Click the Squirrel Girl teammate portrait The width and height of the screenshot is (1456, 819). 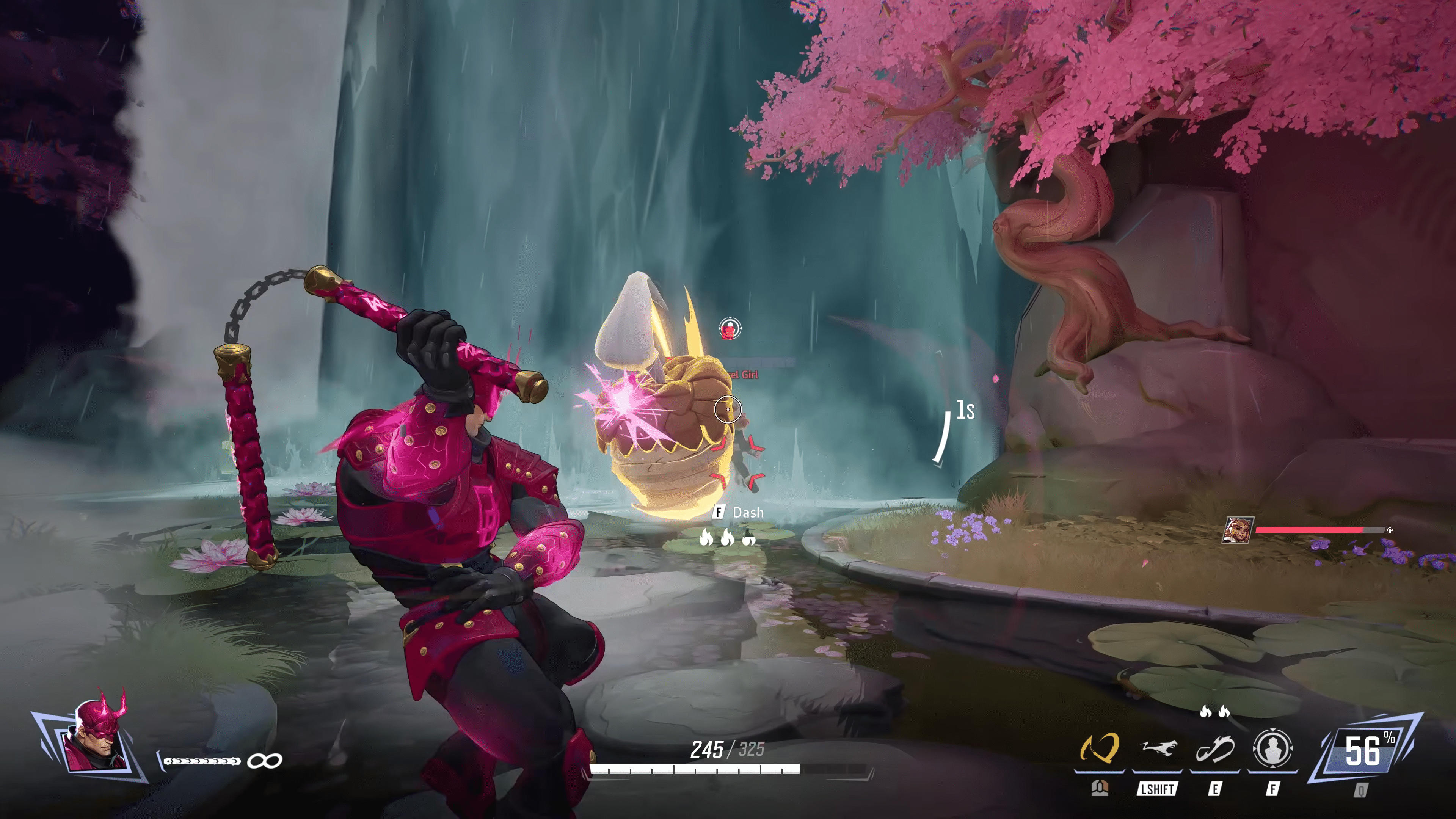[x=1238, y=530]
